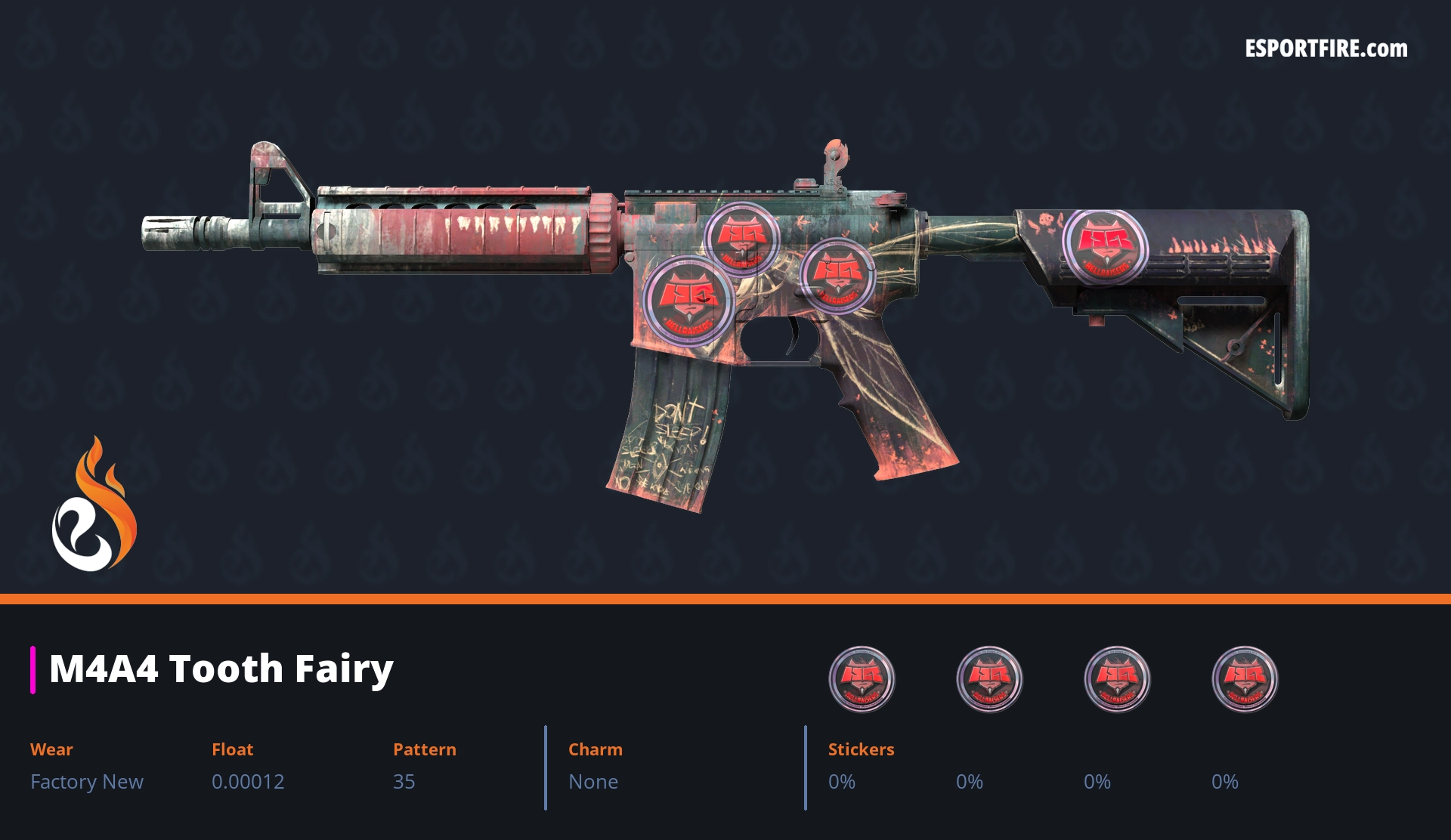Click the Esportfire flame logo
Viewport: 1451px width, 840px height.
pyautogui.click(x=94, y=506)
